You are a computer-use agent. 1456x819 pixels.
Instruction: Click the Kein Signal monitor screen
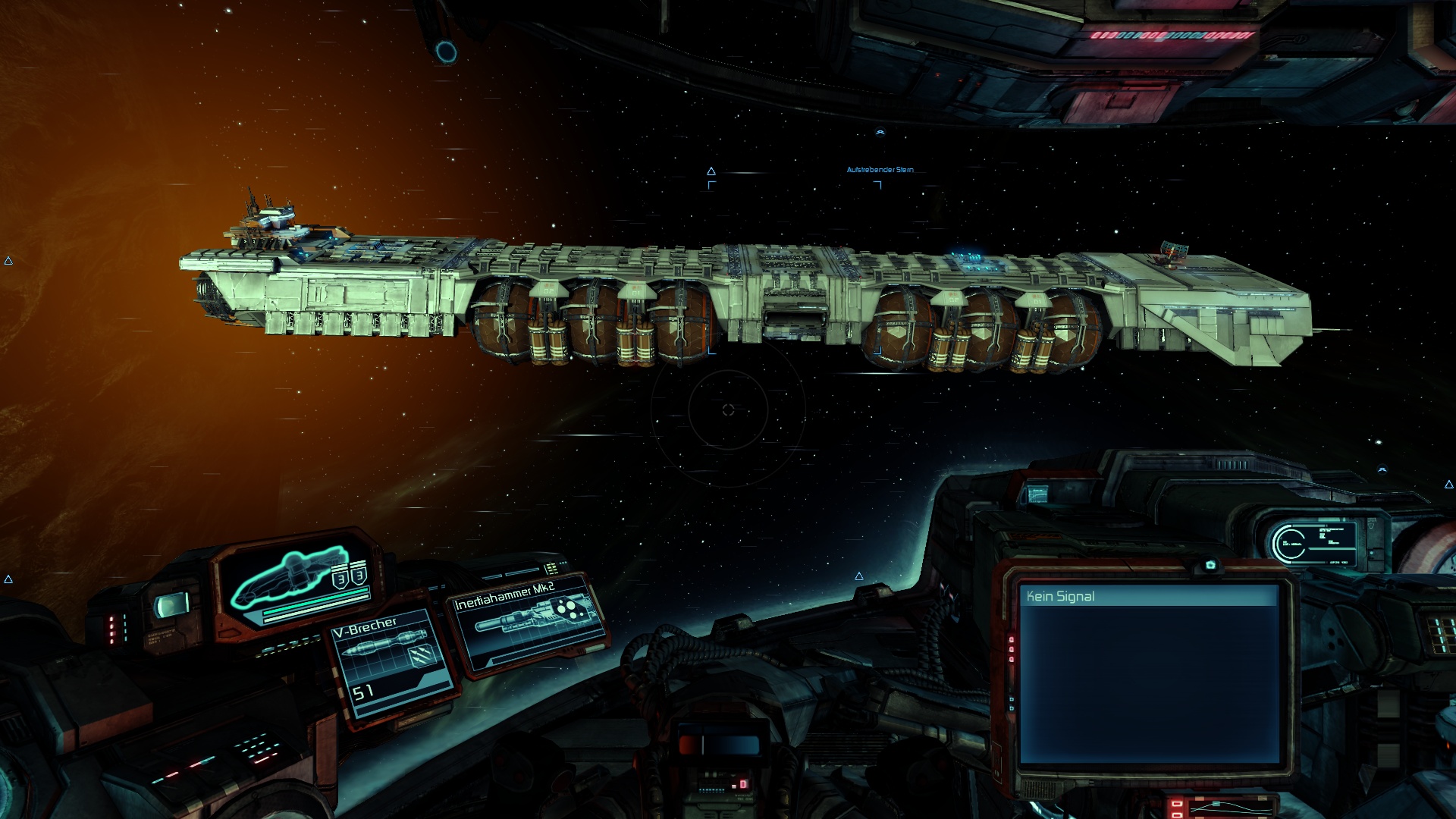pos(1148,675)
